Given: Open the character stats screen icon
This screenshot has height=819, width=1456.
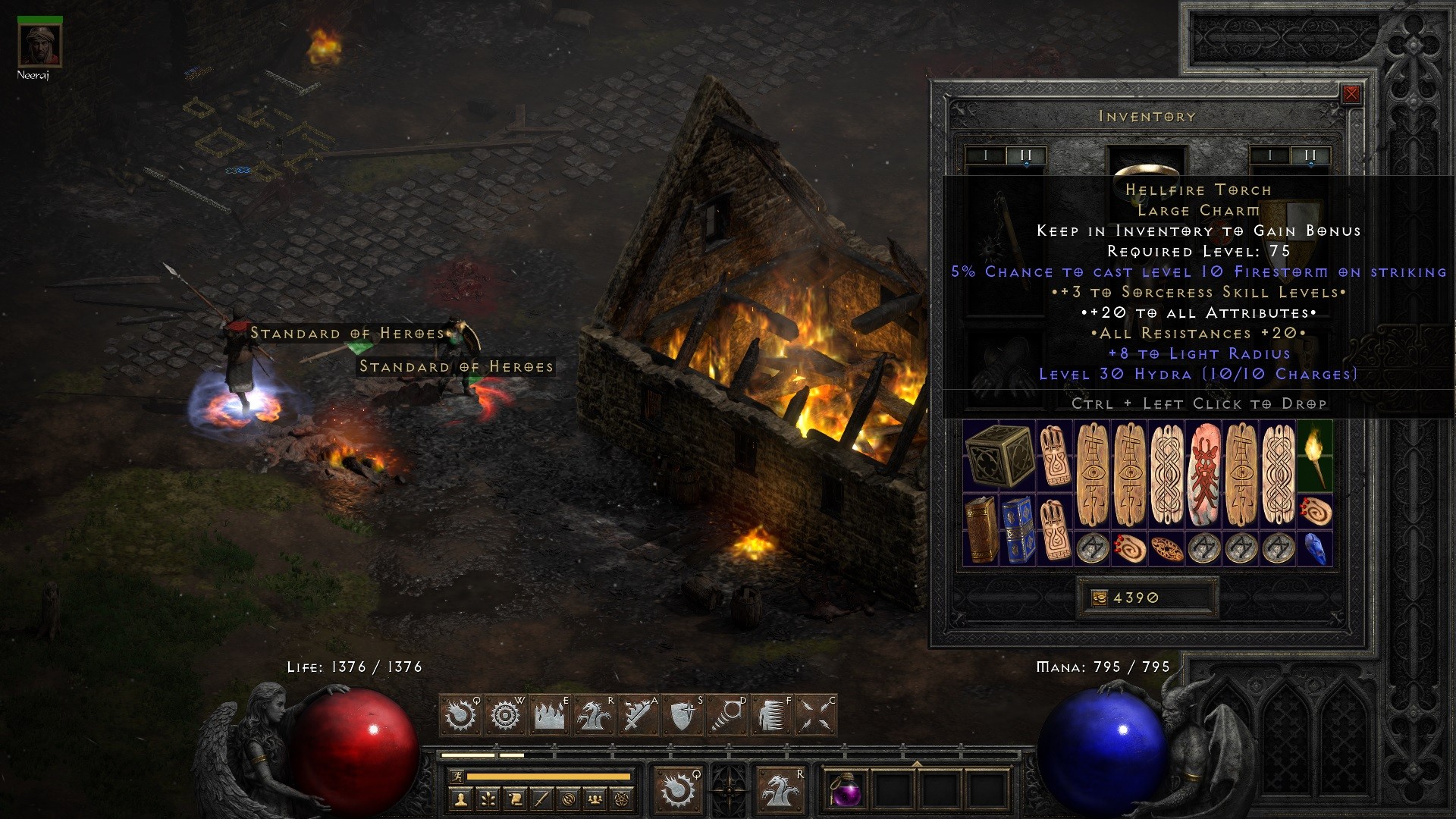Looking at the screenshot, I should coord(461,801).
